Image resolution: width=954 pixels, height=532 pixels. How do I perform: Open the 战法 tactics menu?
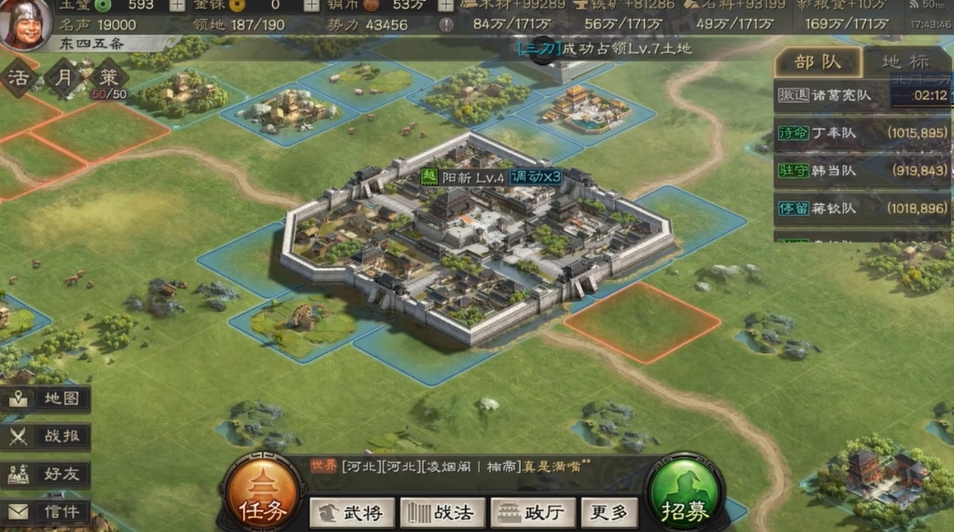tap(442, 513)
